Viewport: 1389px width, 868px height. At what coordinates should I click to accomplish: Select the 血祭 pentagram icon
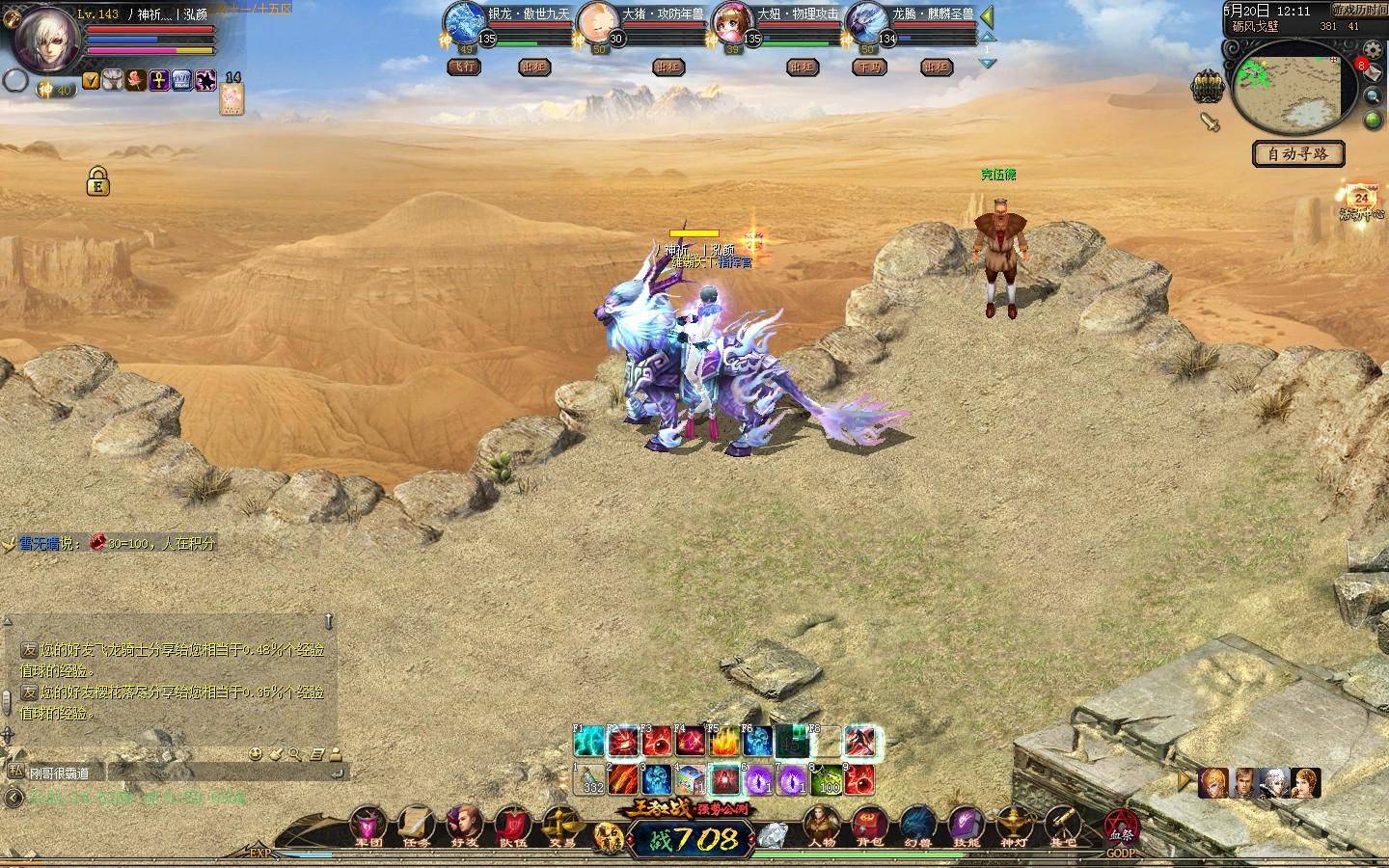1121,827
